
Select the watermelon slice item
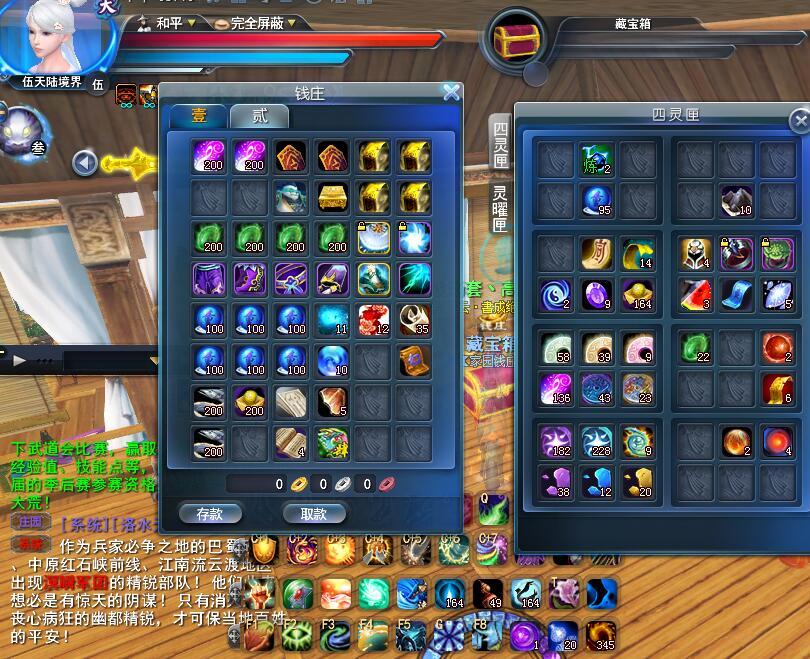695,293
